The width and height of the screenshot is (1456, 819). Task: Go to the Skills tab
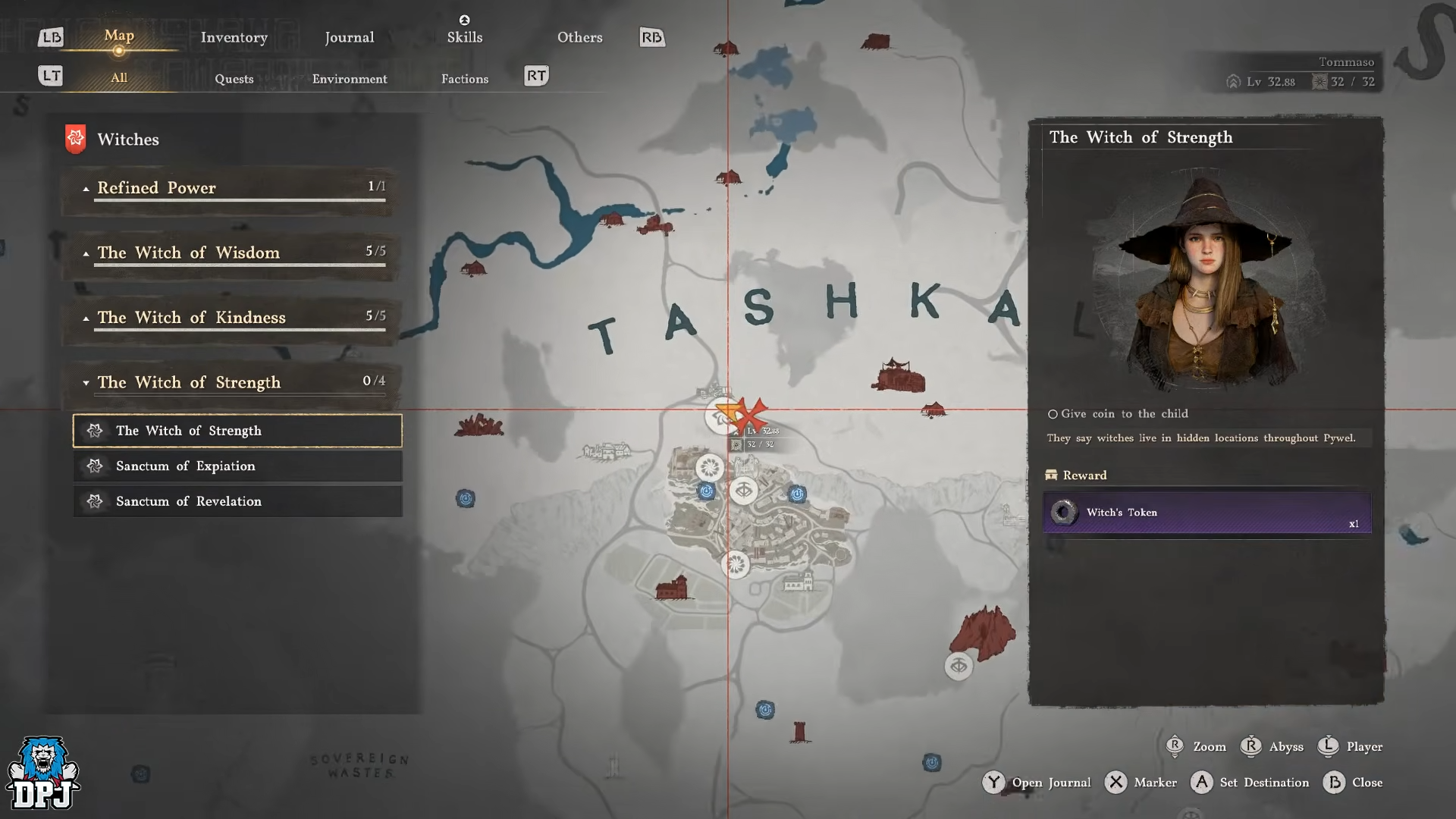coord(464,37)
